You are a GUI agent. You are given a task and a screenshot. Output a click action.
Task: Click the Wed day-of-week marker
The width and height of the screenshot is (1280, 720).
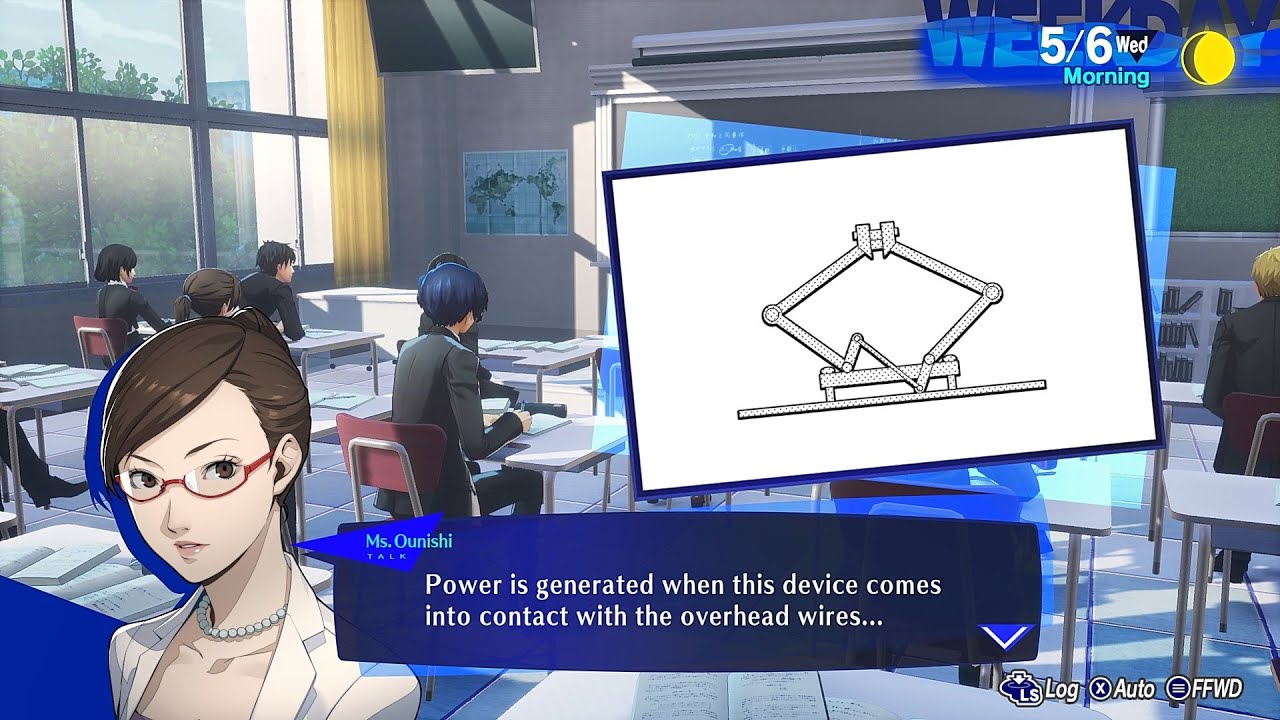(x=1131, y=44)
